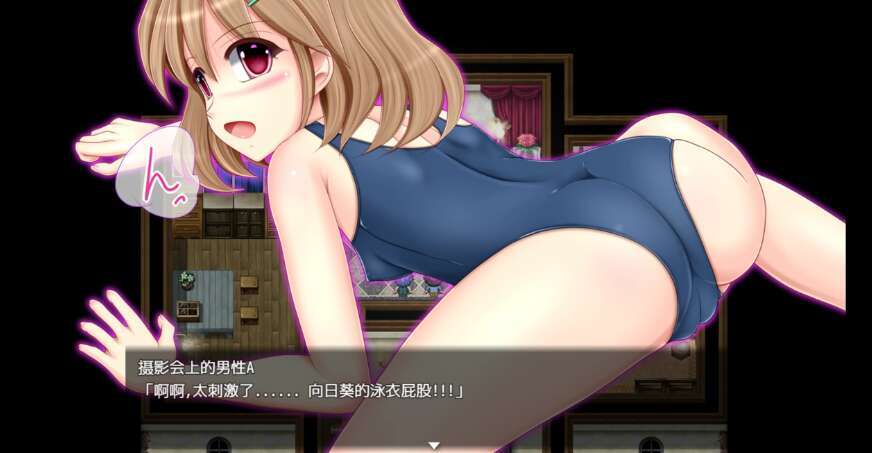Advance dialogue with the white arrow indicator
Image resolution: width=872 pixels, height=453 pixels.
pyautogui.click(x=434, y=444)
